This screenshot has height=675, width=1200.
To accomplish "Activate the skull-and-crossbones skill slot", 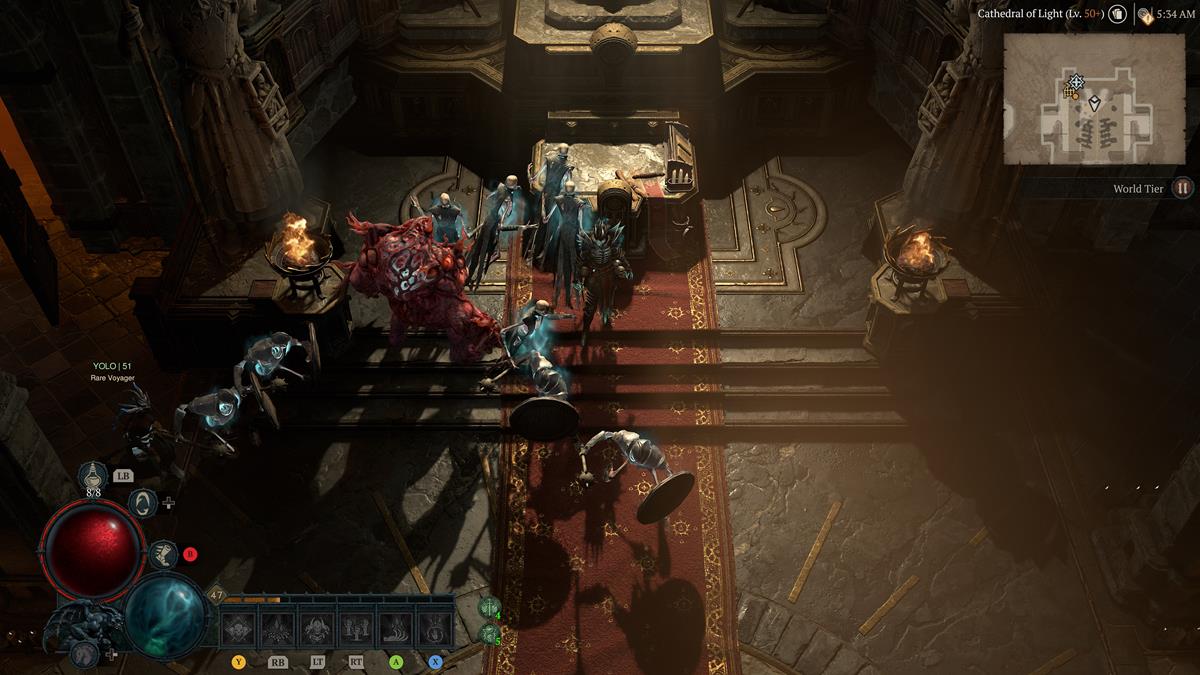I will pyautogui.click(x=239, y=627).
